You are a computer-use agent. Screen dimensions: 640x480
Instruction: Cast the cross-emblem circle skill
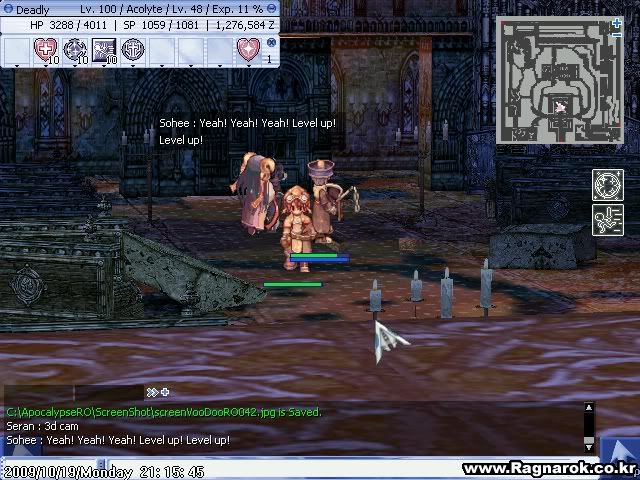click(132, 48)
